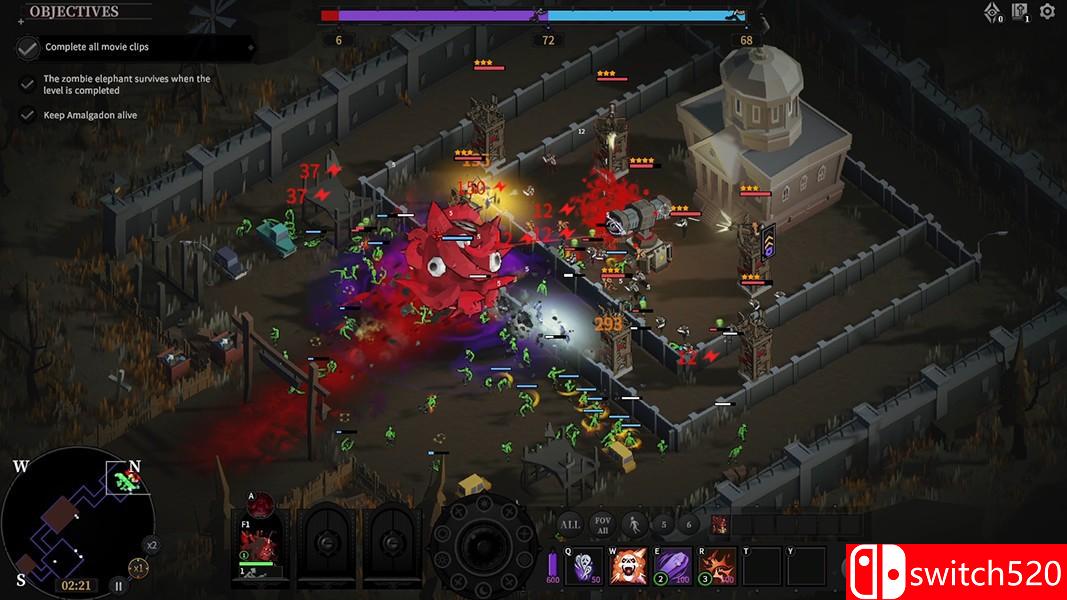Viewport: 1067px width, 600px height.
Task: Choose the FOV All selection button
Action: coord(601,524)
